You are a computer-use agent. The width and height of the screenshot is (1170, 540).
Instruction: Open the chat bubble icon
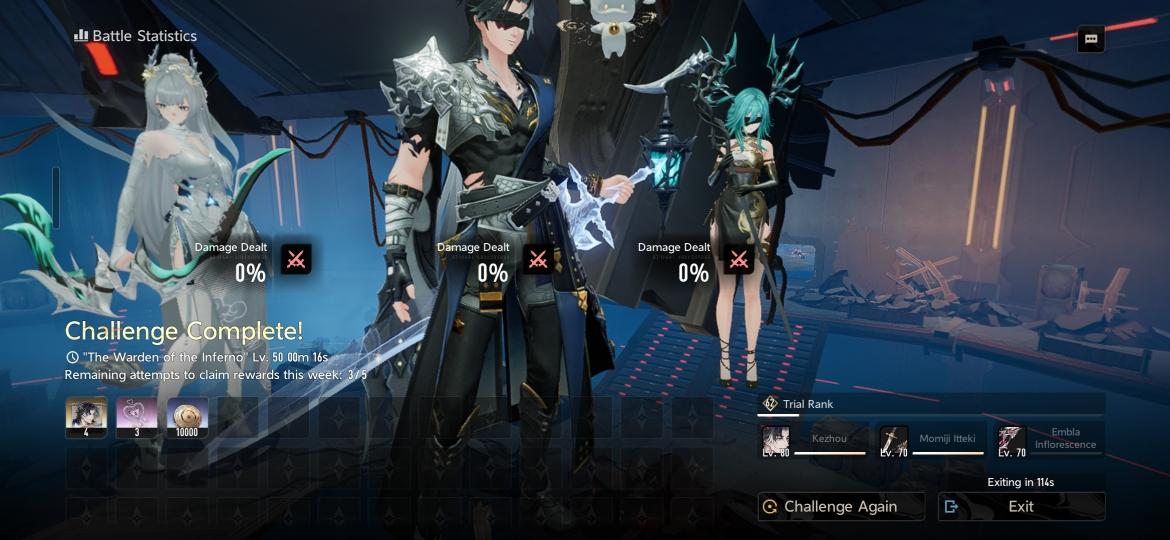pos(1091,39)
